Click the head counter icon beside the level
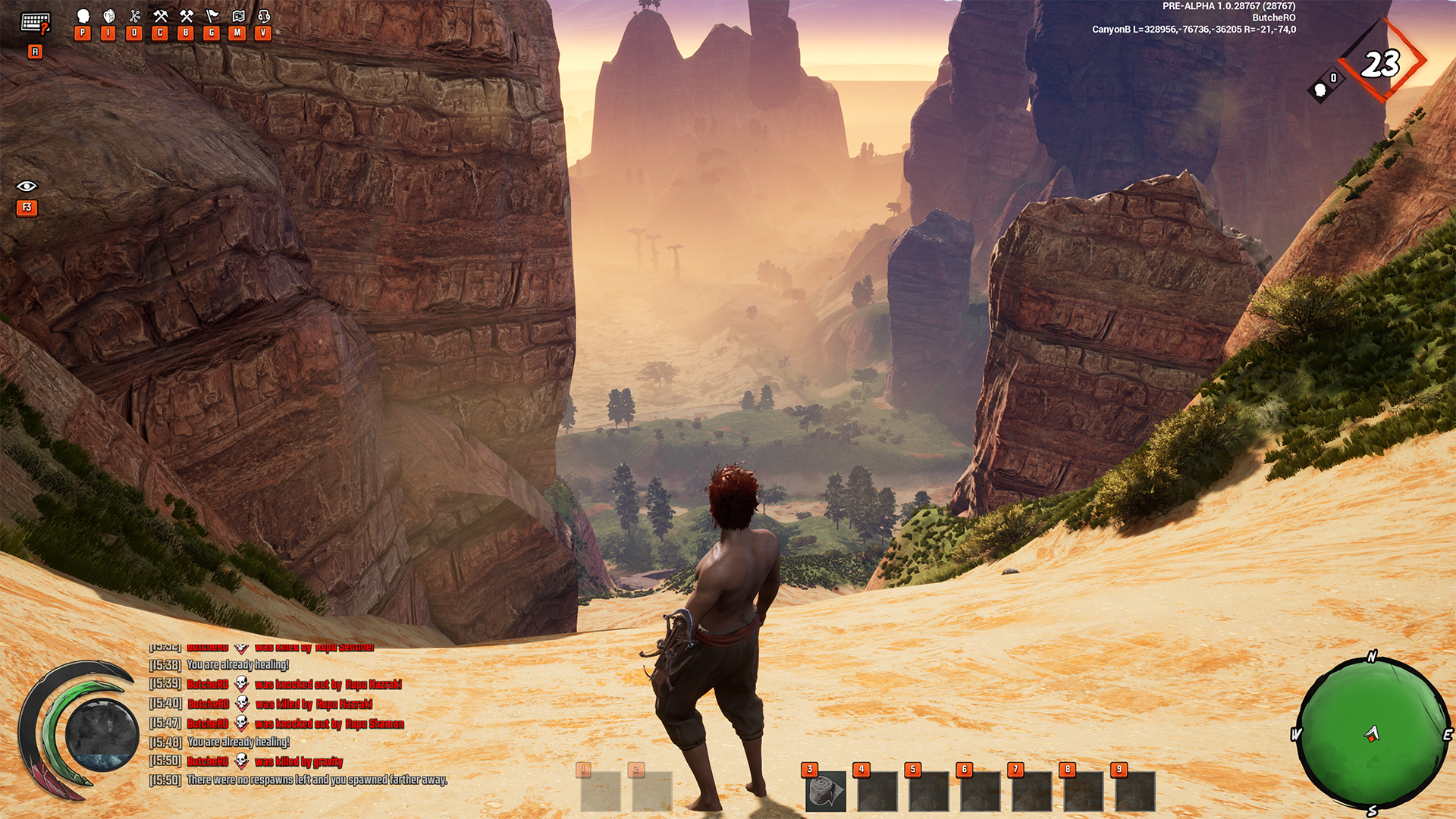Image resolution: width=1456 pixels, height=819 pixels. pyautogui.click(x=1320, y=91)
